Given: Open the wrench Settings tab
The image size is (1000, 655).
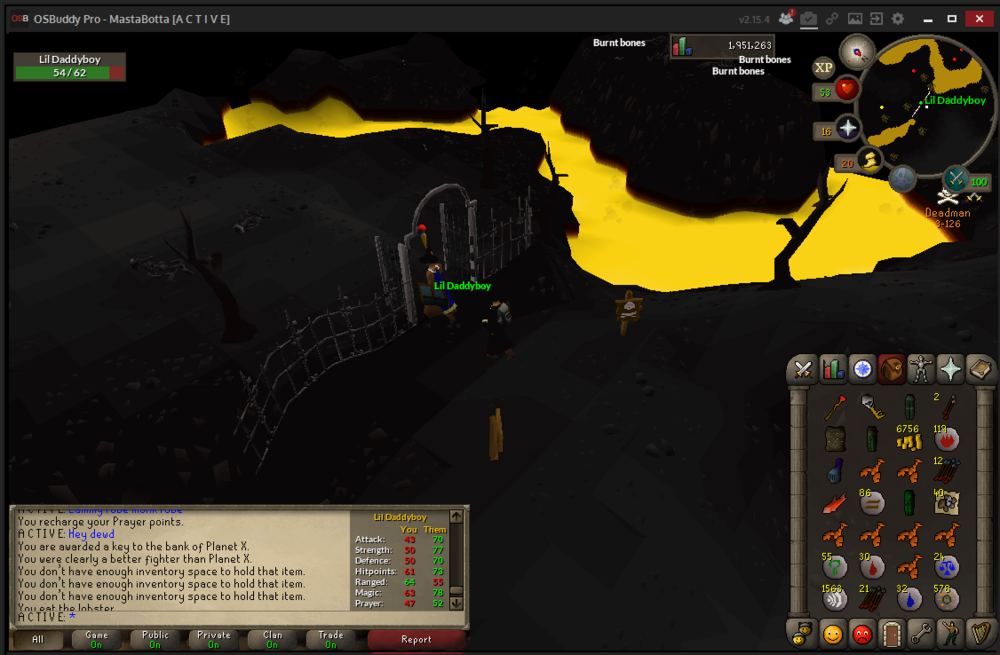Looking at the screenshot, I should (920, 632).
